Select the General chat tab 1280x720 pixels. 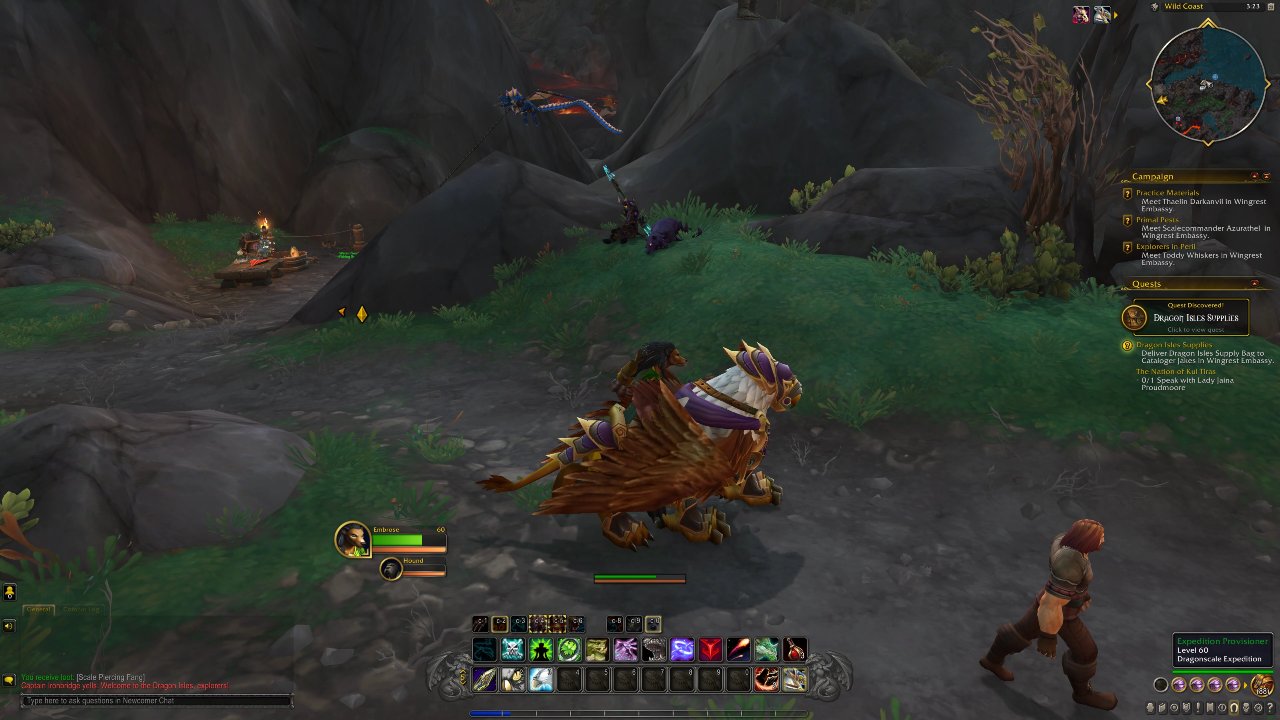coord(39,609)
